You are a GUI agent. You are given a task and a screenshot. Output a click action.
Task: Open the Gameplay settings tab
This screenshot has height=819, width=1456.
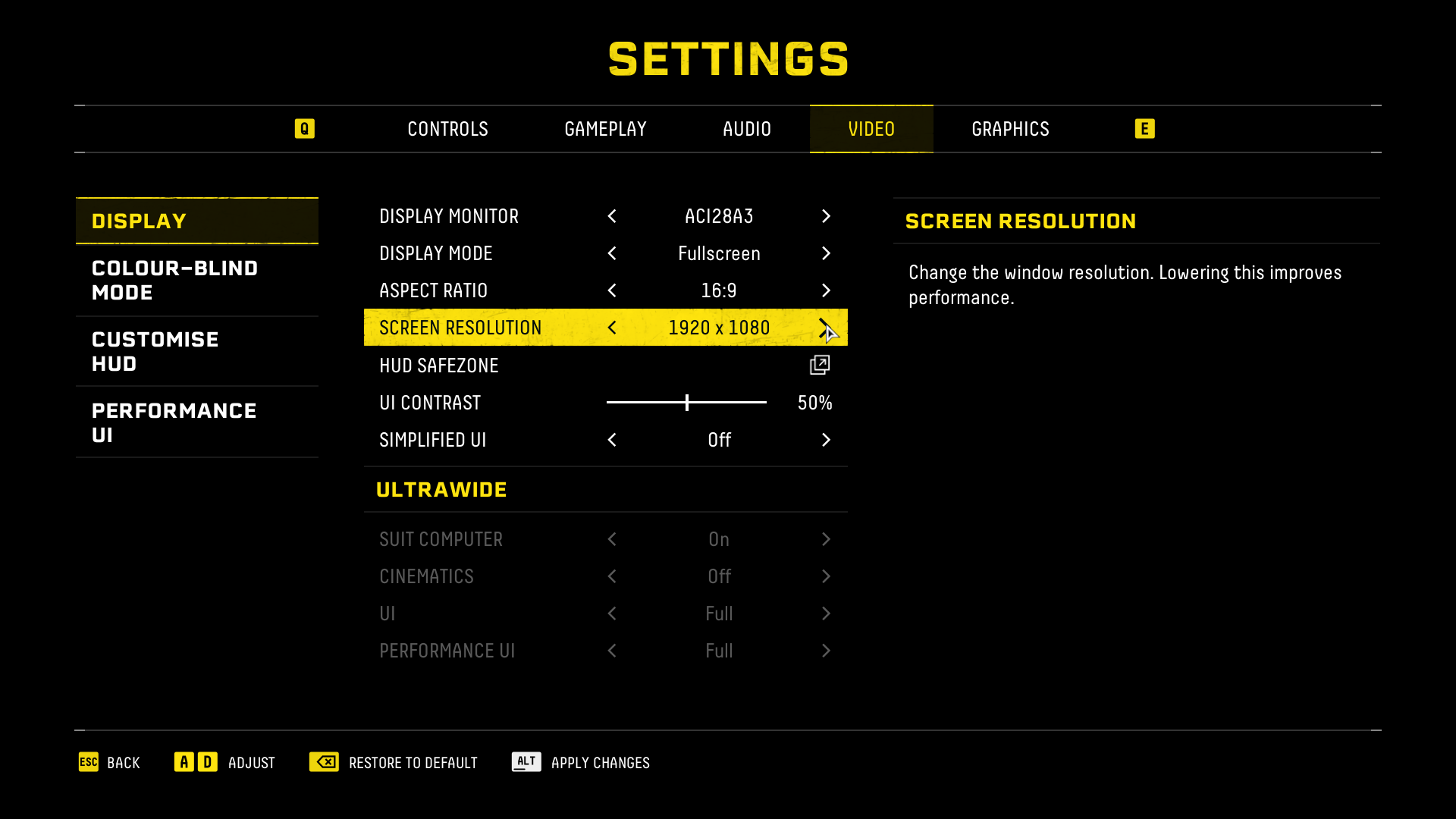coord(605,129)
